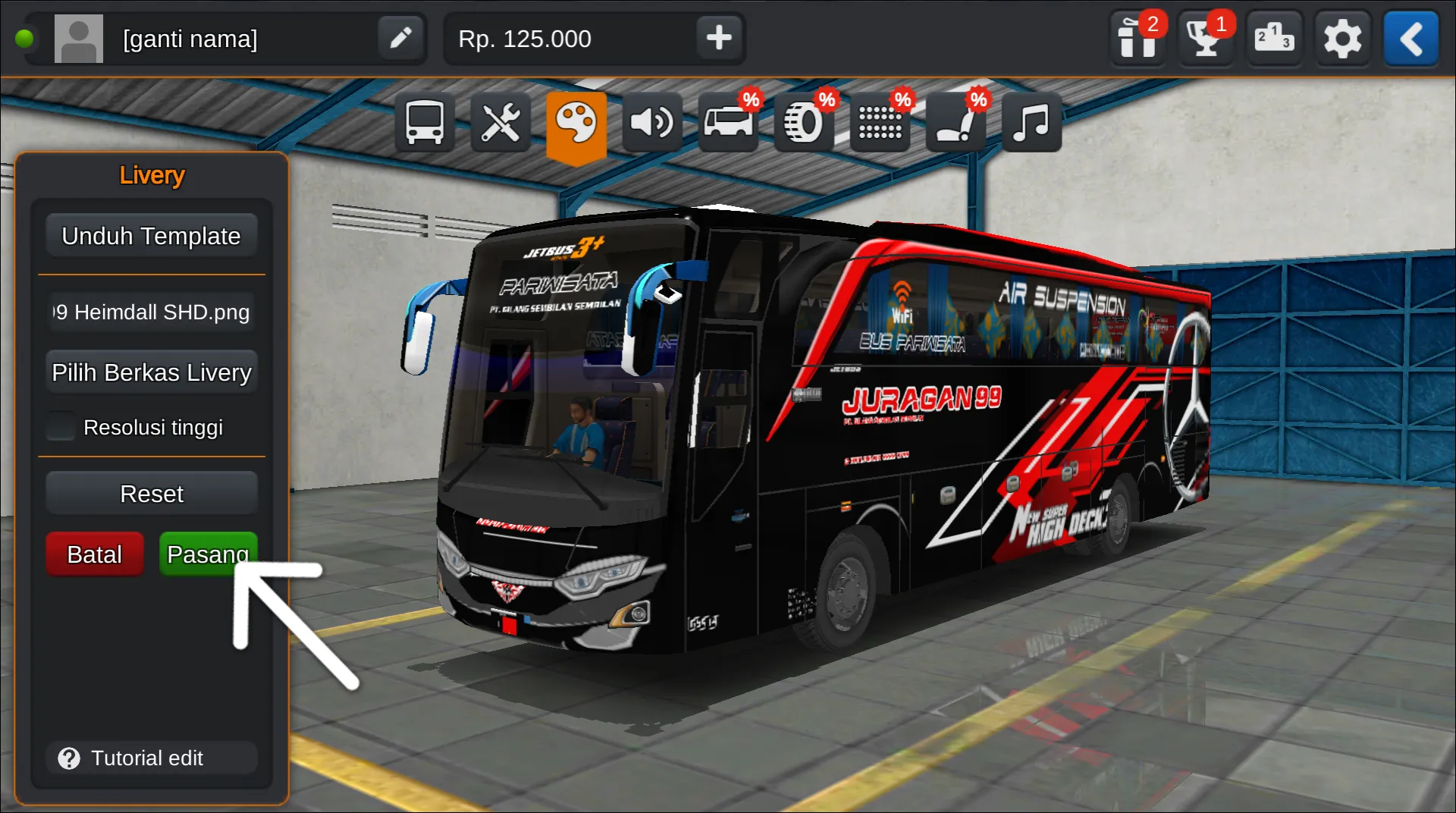Open the wrench and screwdriver upgrade tab
1456x813 pixels.
pyautogui.click(x=500, y=122)
